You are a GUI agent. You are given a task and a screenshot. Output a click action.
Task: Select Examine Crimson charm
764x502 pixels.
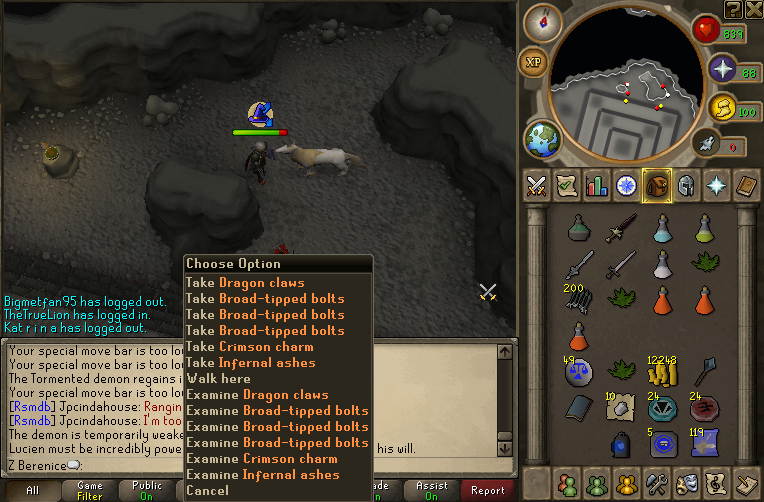click(262, 459)
